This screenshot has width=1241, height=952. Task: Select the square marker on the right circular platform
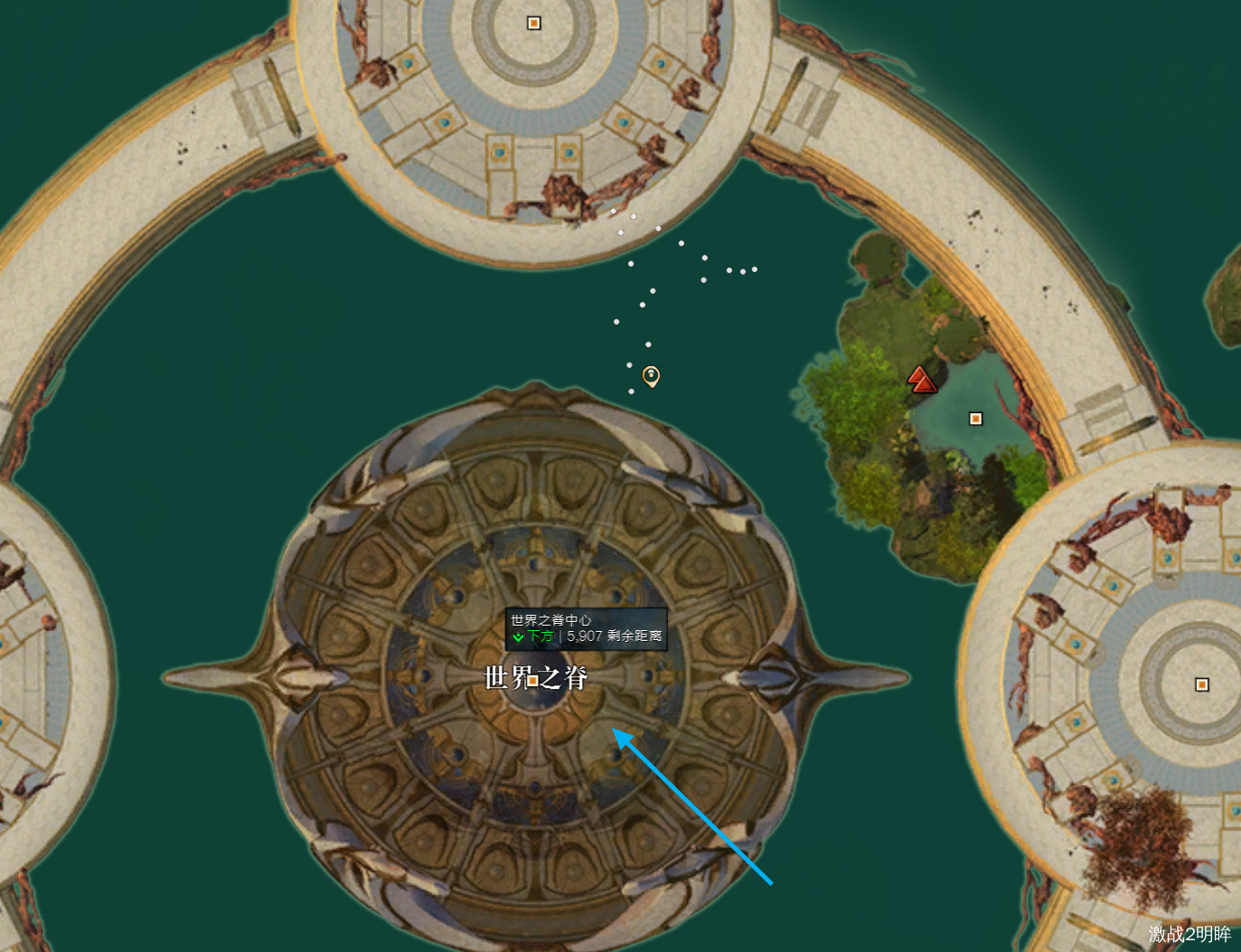[1201, 684]
